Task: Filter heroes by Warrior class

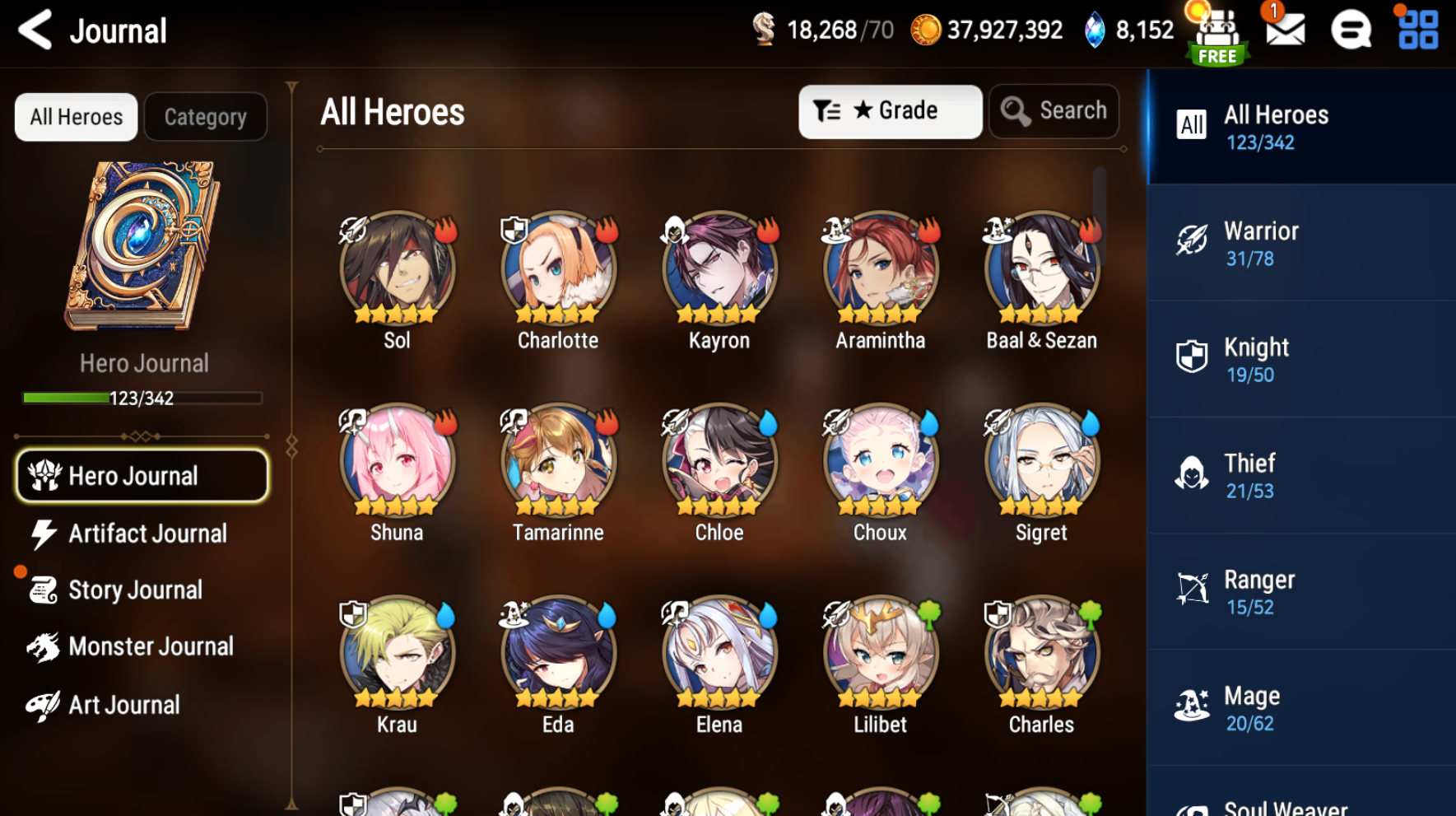Action: point(1300,244)
